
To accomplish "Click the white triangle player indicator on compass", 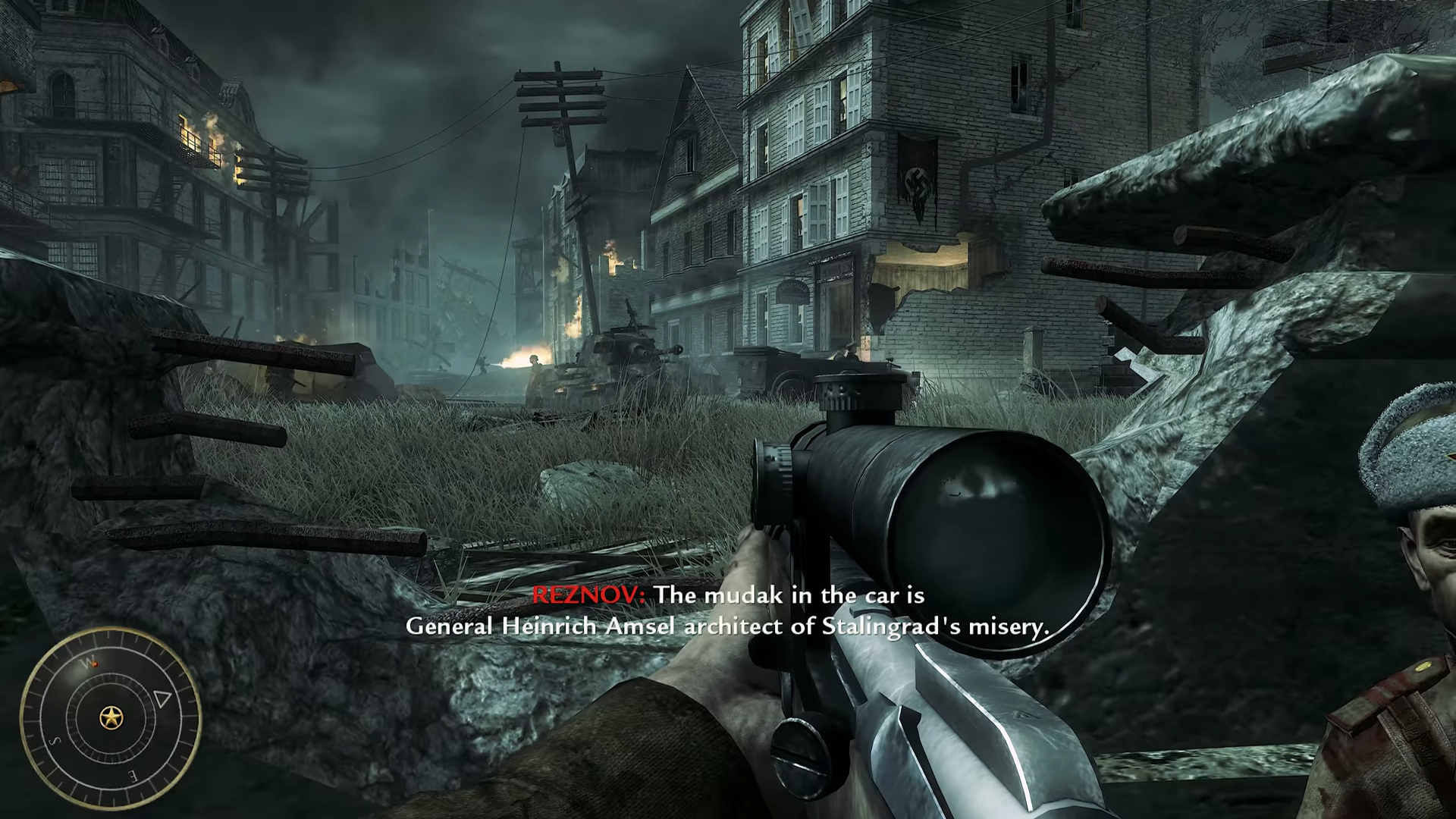I will (162, 698).
